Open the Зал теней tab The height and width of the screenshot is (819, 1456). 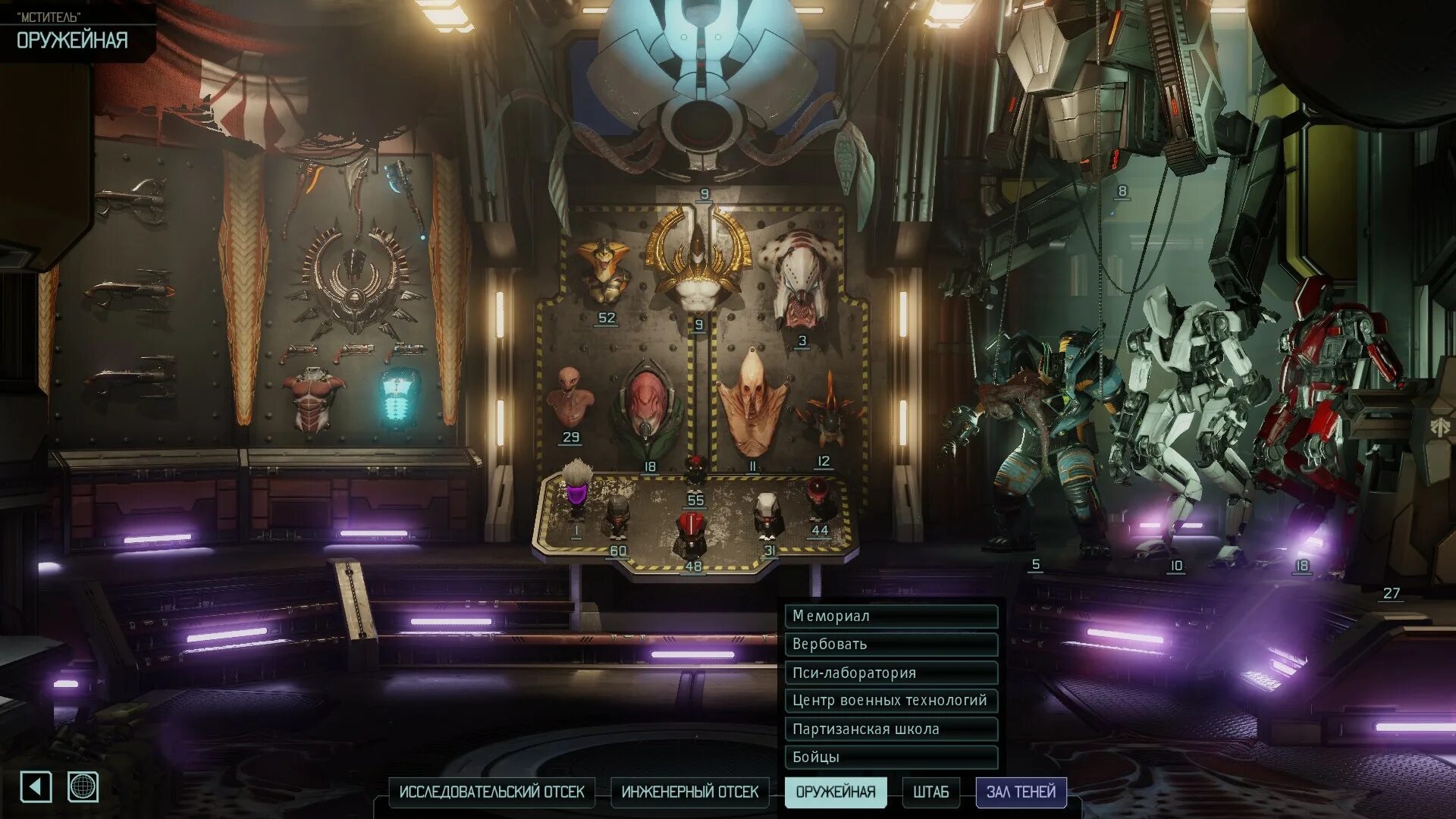coord(1021,792)
